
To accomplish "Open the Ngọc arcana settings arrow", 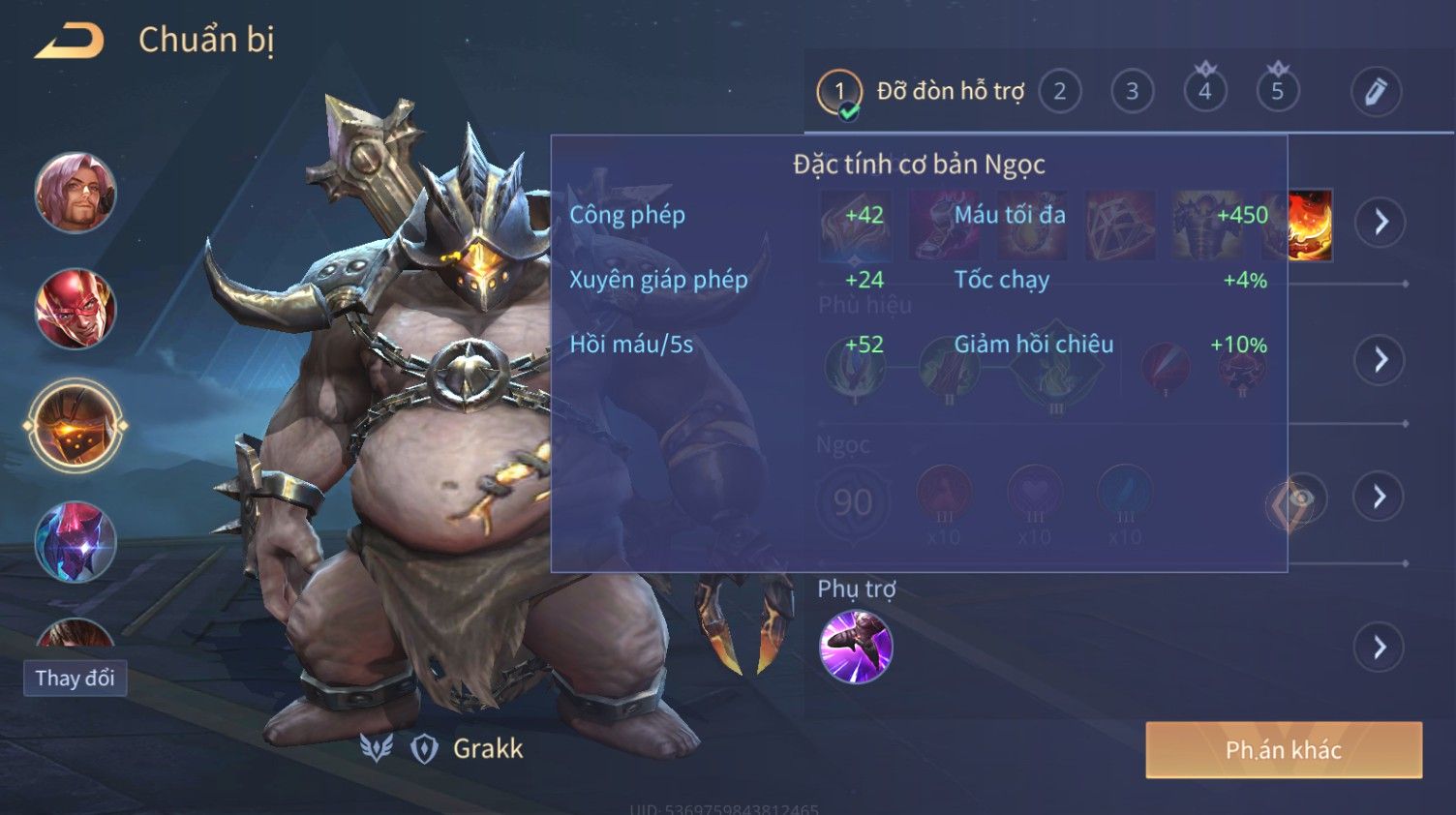I will 1380,497.
